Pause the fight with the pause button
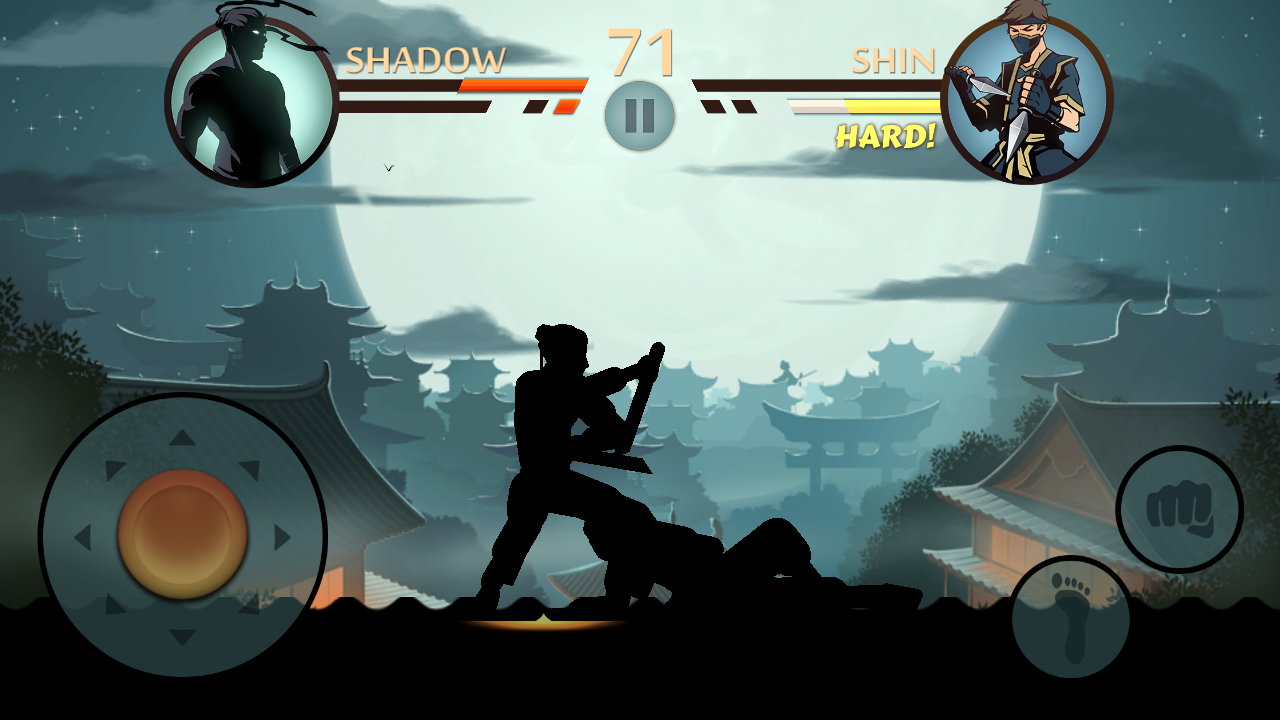Image resolution: width=1280 pixels, height=720 pixels. 640,116
